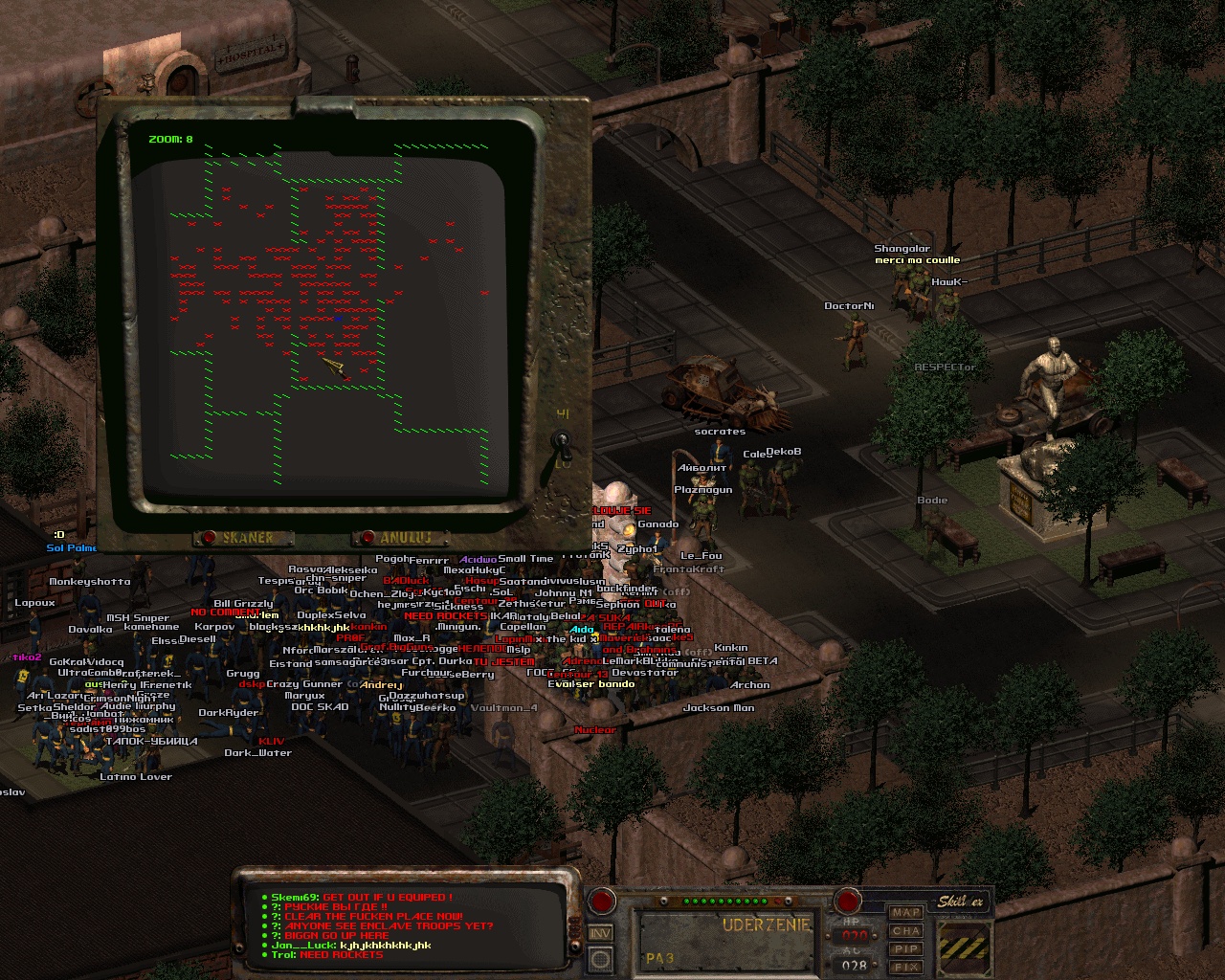Click the FIX button
Screen dimensions: 1225x980
(x=905, y=966)
